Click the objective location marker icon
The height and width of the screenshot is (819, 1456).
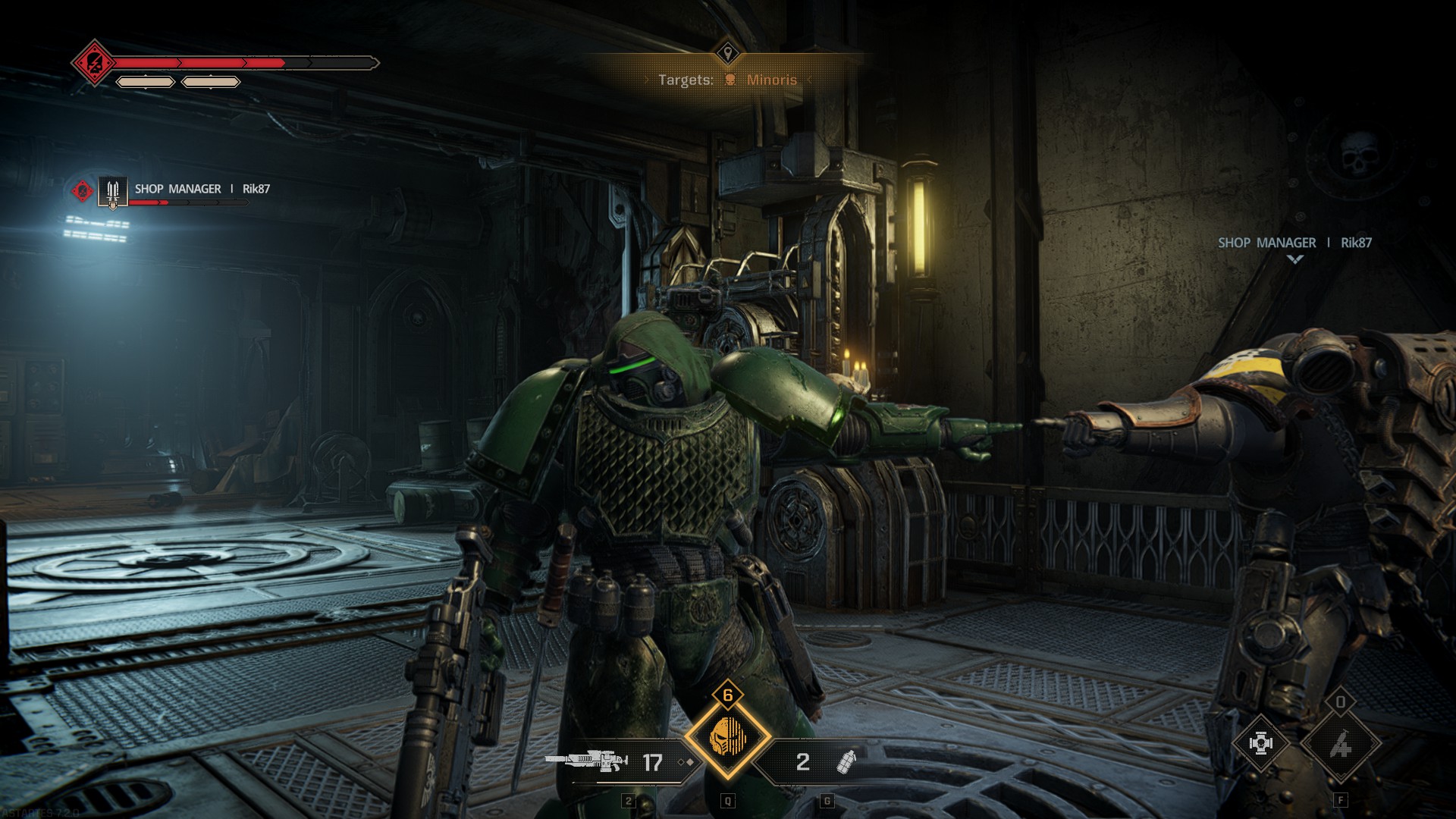click(x=728, y=53)
